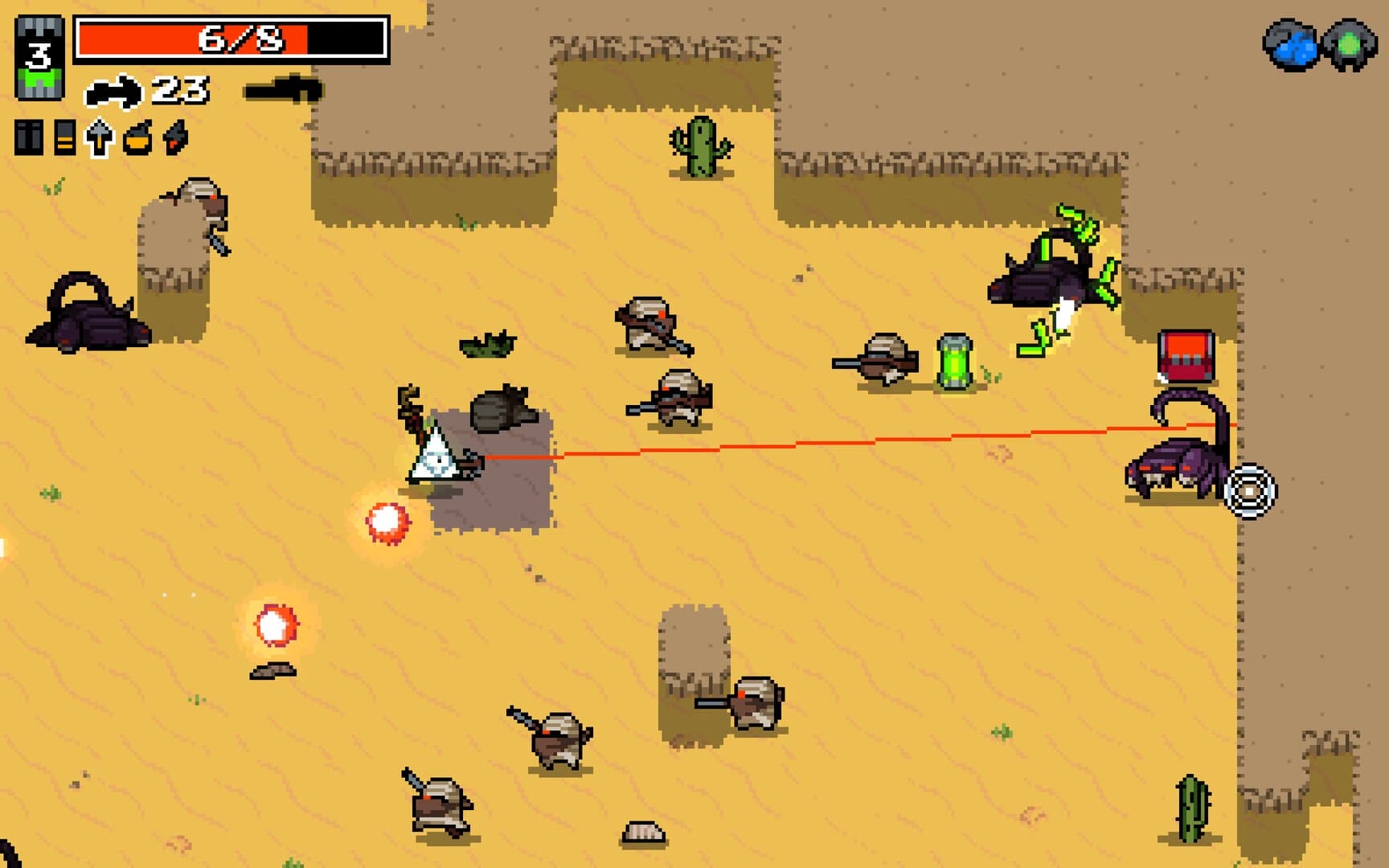Select the second ammo-clip mutation icon

point(64,137)
